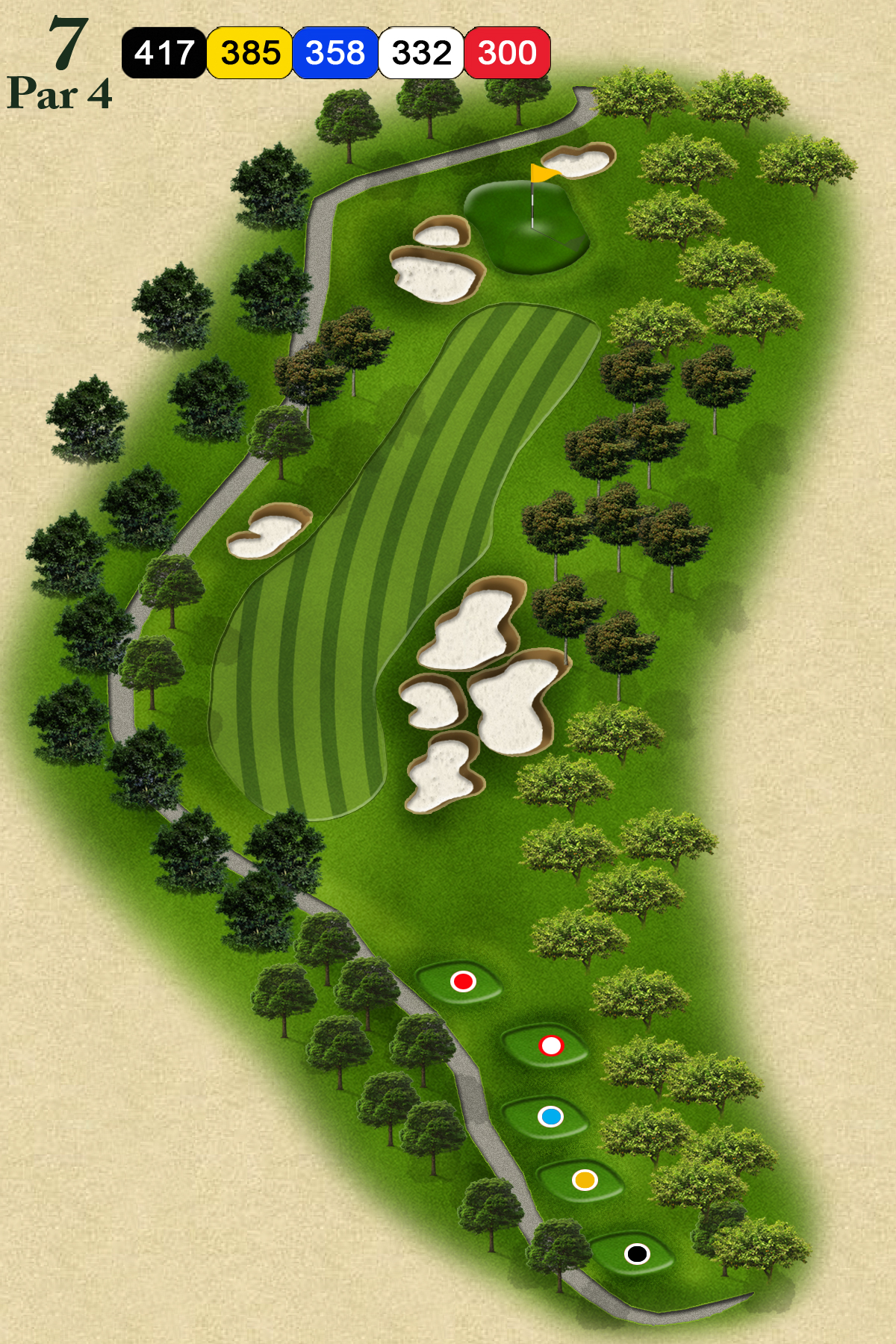896x1344 pixels.
Task: Click the black tee marker on the map
Action: (637, 1254)
